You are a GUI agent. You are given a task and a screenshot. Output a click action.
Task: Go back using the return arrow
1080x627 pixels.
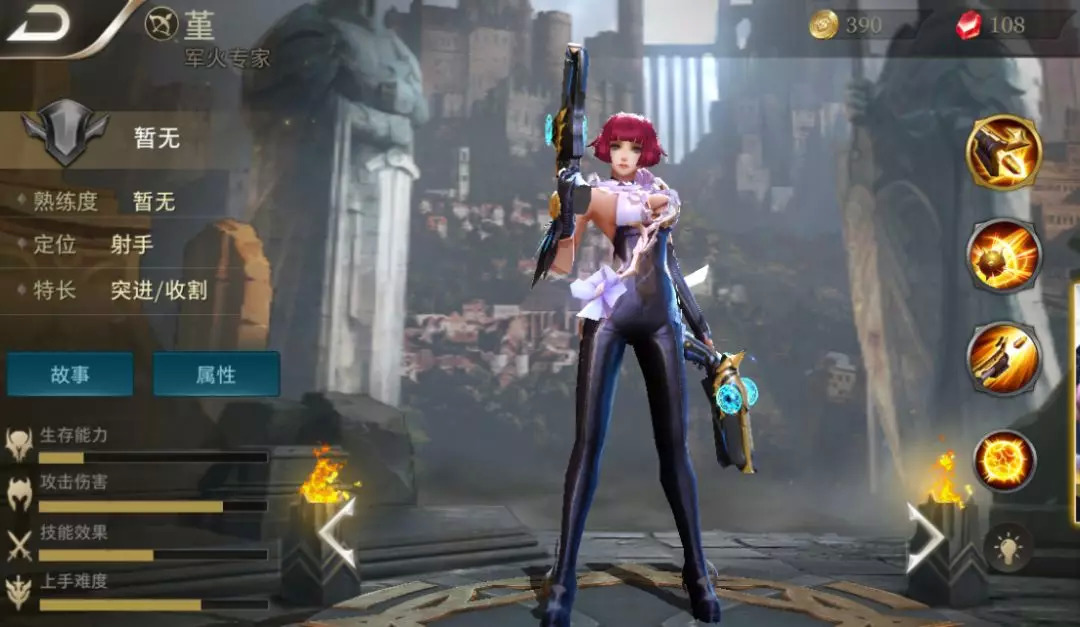click(x=38, y=24)
